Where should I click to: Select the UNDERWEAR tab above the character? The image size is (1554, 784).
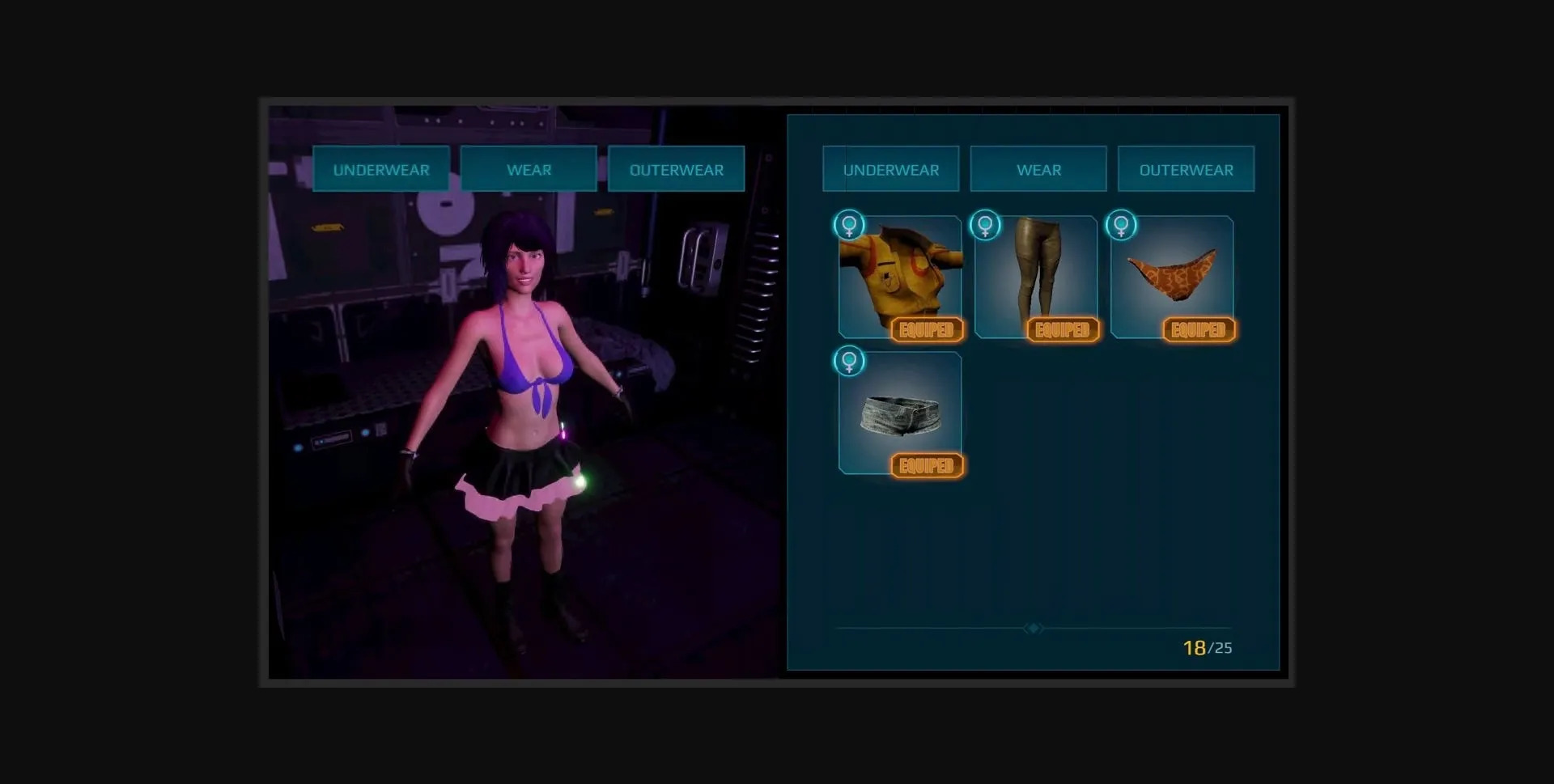click(x=381, y=169)
